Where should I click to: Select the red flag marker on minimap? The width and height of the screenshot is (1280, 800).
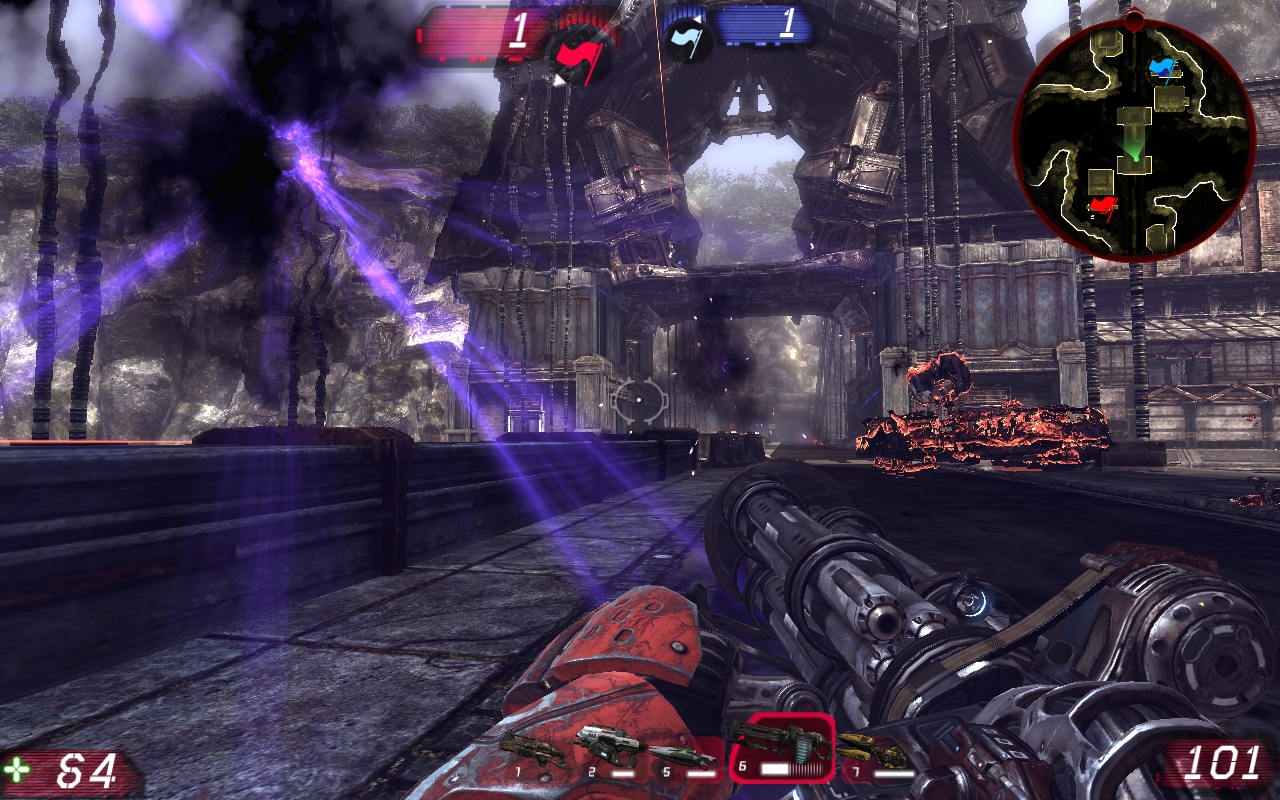tap(1102, 207)
